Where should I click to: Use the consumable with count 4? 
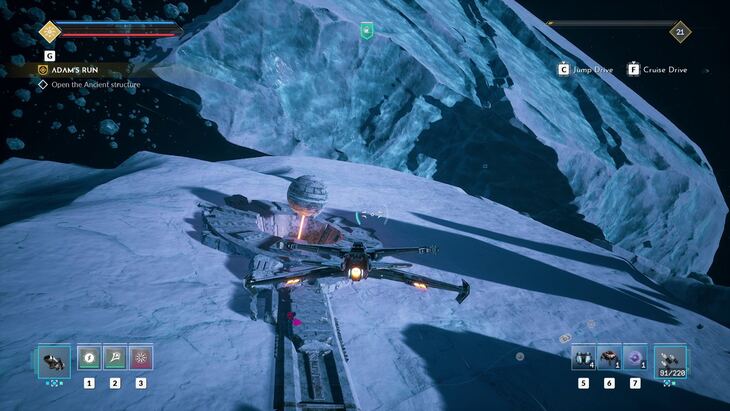coord(583,357)
